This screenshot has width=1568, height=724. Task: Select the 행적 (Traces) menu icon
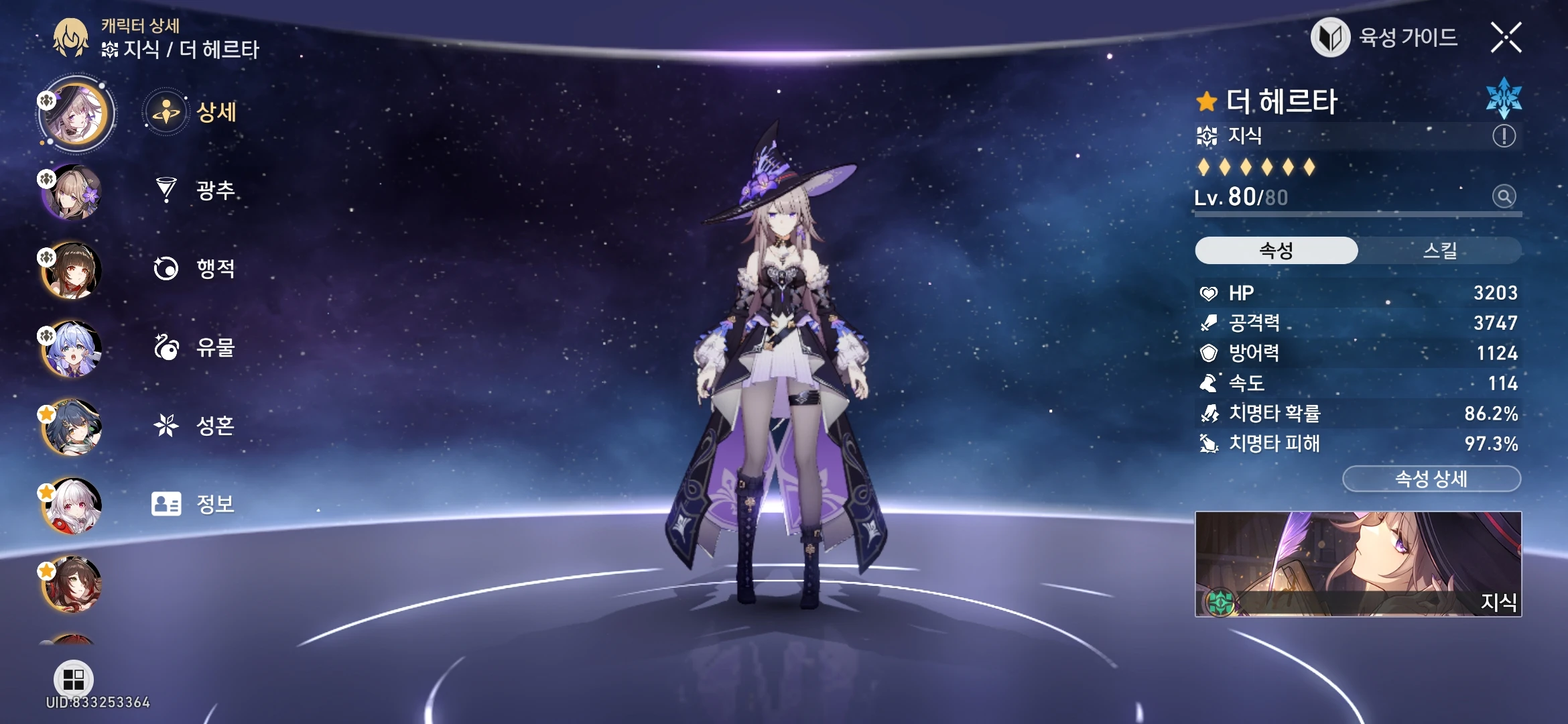click(167, 268)
